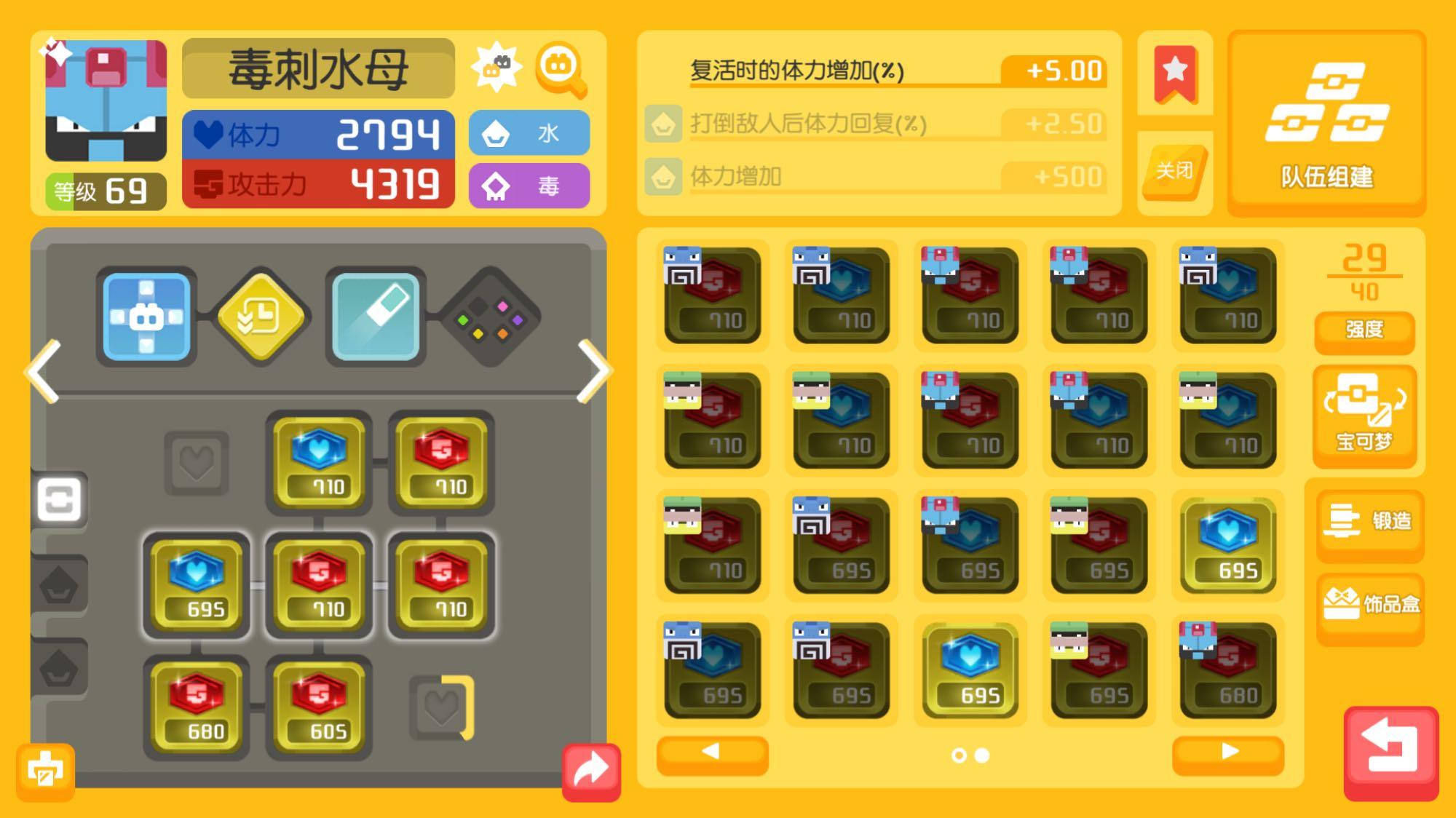Click the right chevron on skill carousel
This screenshot has width=1456, height=818.
pyautogui.click(x=593, y=371)
